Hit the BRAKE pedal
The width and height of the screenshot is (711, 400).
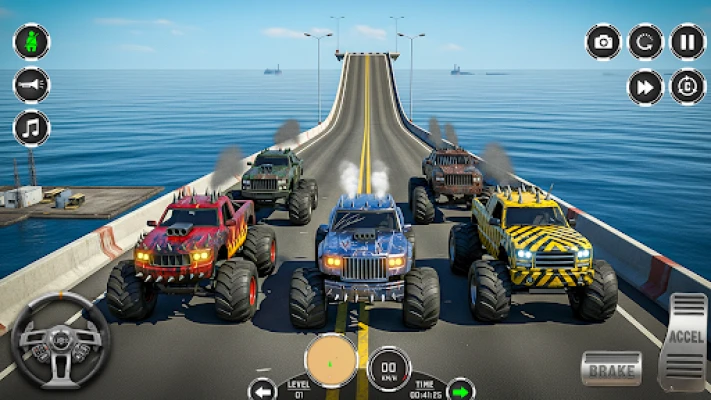(611, 368)
